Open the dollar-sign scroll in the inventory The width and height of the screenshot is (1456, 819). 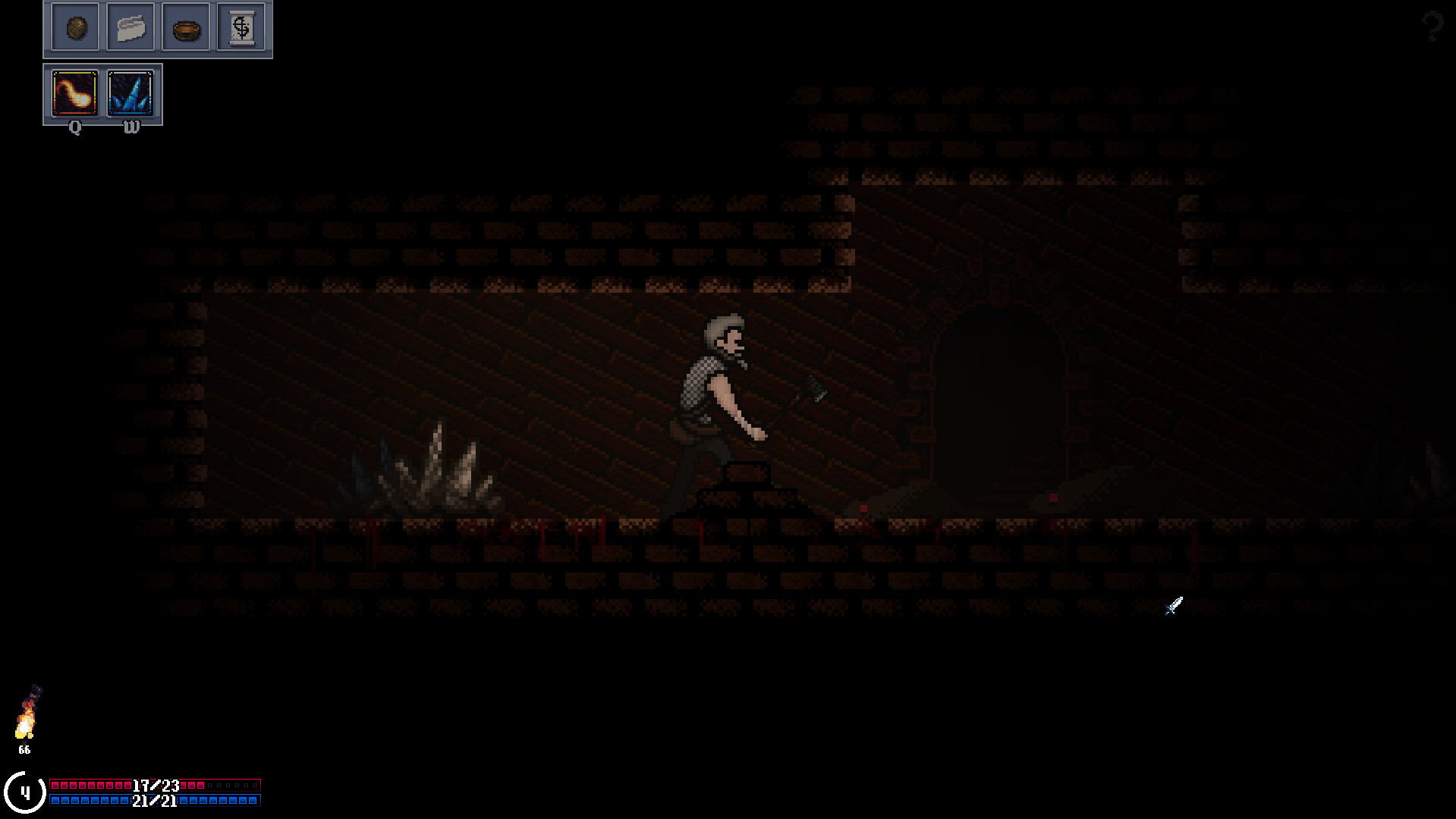point(241,28)
